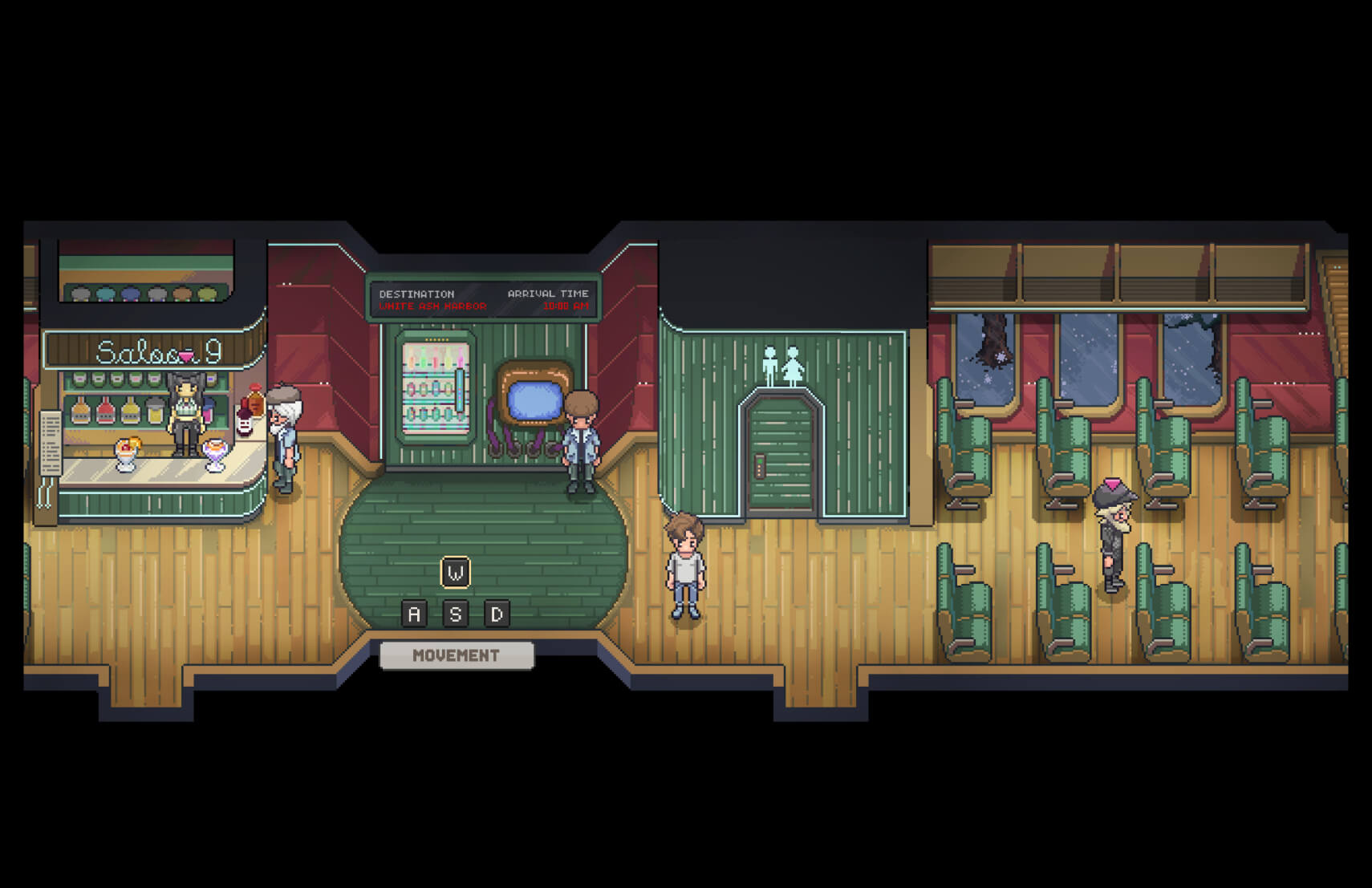Click the WHITE ASH HARBOR destination text

coord(432,306)
